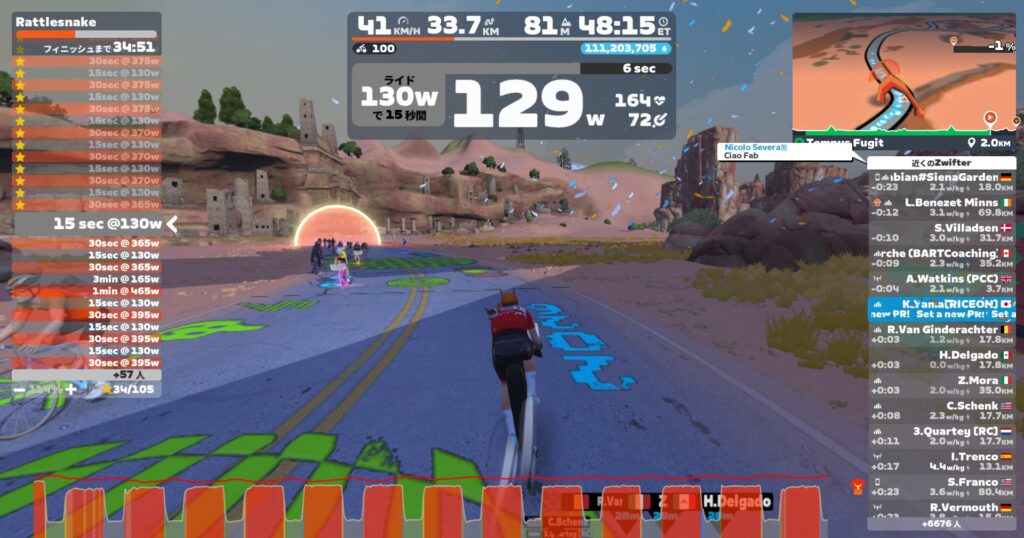Select rider L.Benezet Minns in the list
Screen dimensions: 1024x538
941,202
